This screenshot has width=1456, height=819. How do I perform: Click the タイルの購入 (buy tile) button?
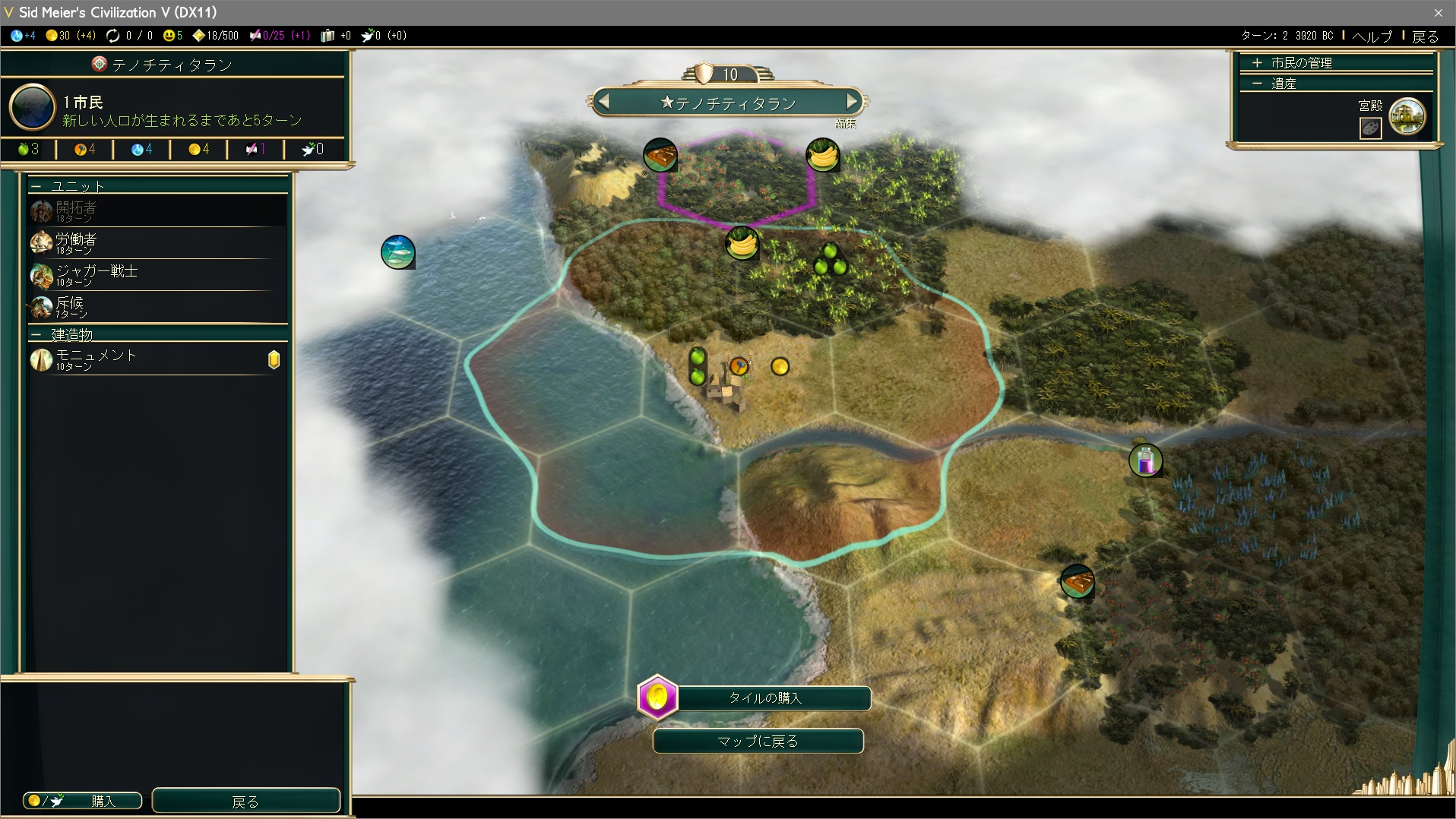[x=764, y=698]
